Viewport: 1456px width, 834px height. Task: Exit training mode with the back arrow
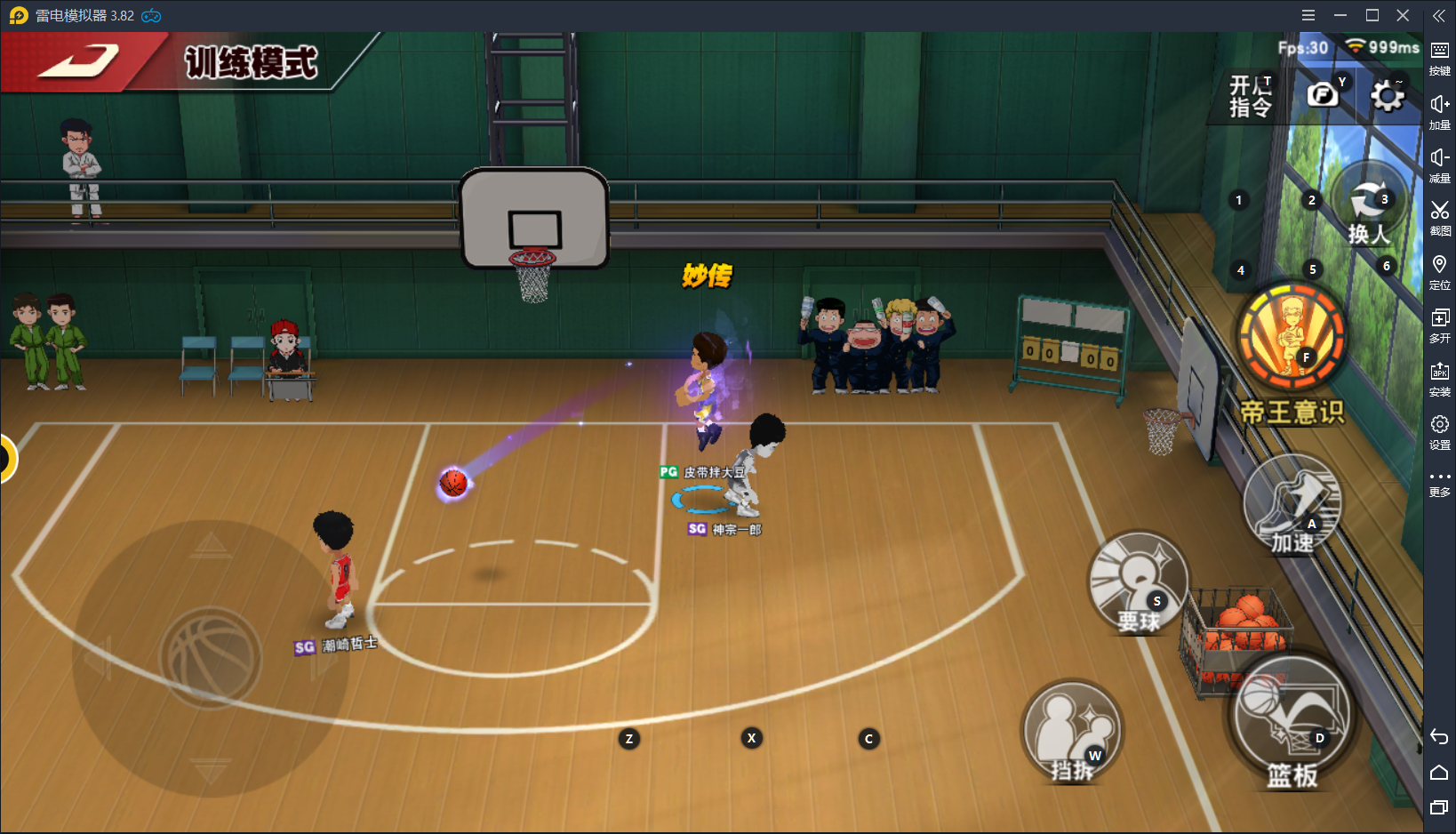[x=78, y=61]
